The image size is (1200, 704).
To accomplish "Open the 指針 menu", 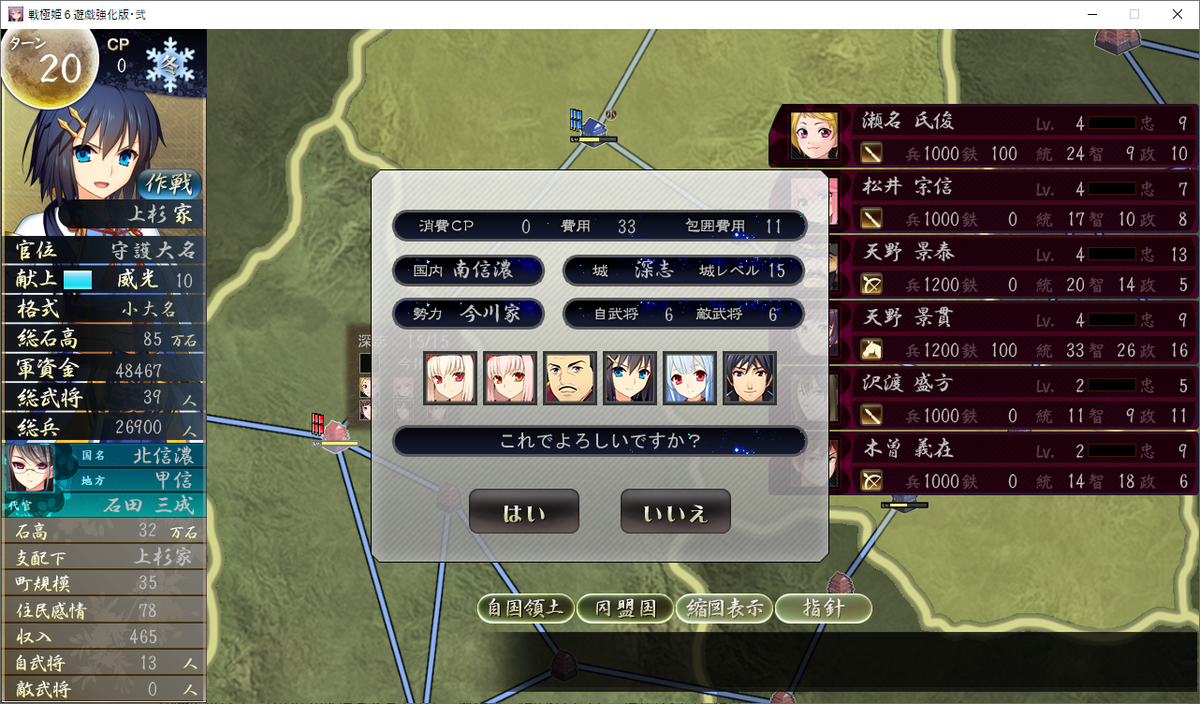I will 823,608.
